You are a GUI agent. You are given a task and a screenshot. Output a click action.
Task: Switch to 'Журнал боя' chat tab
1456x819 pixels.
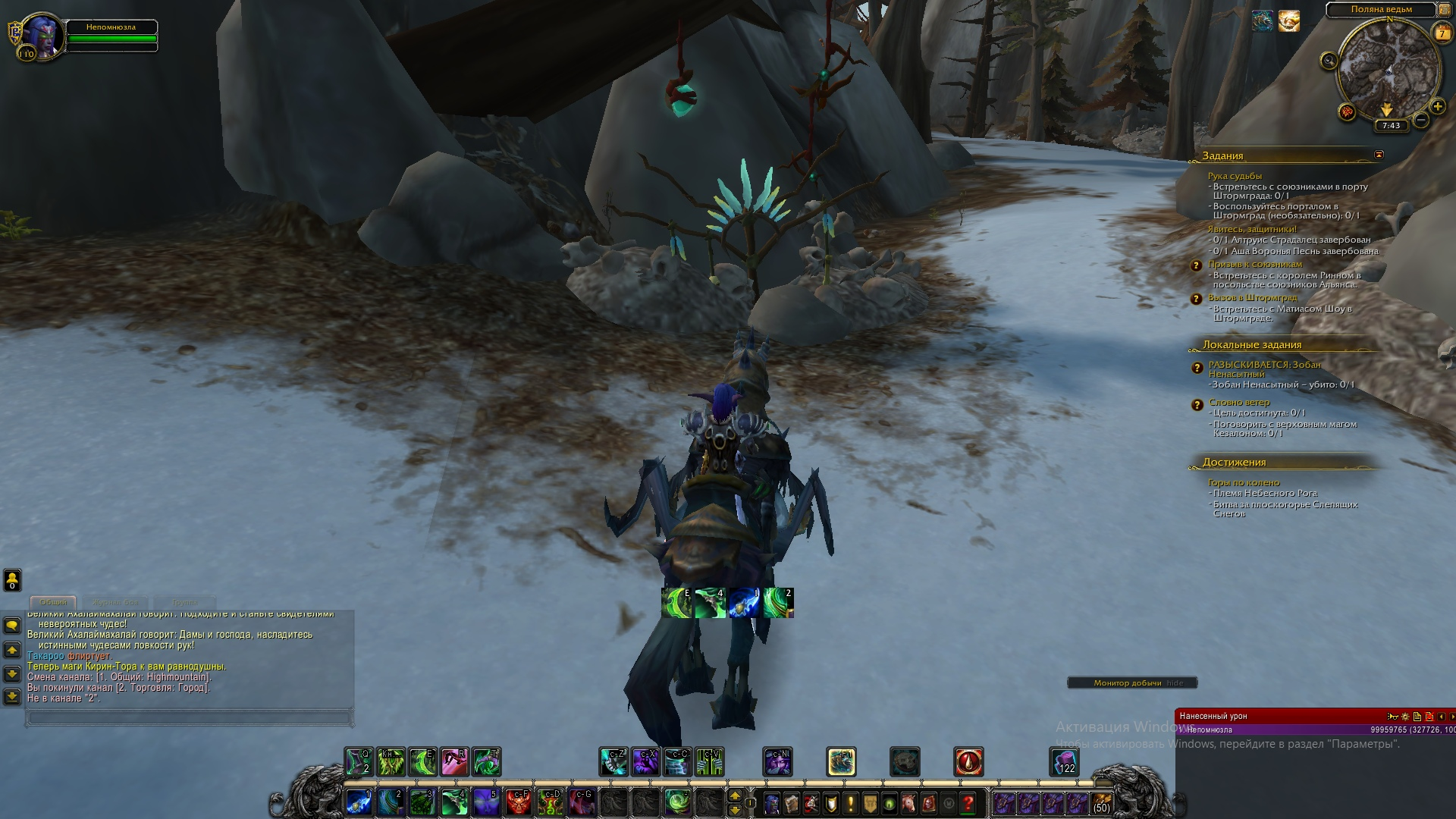pyautogui.click(x=115, y=602)
